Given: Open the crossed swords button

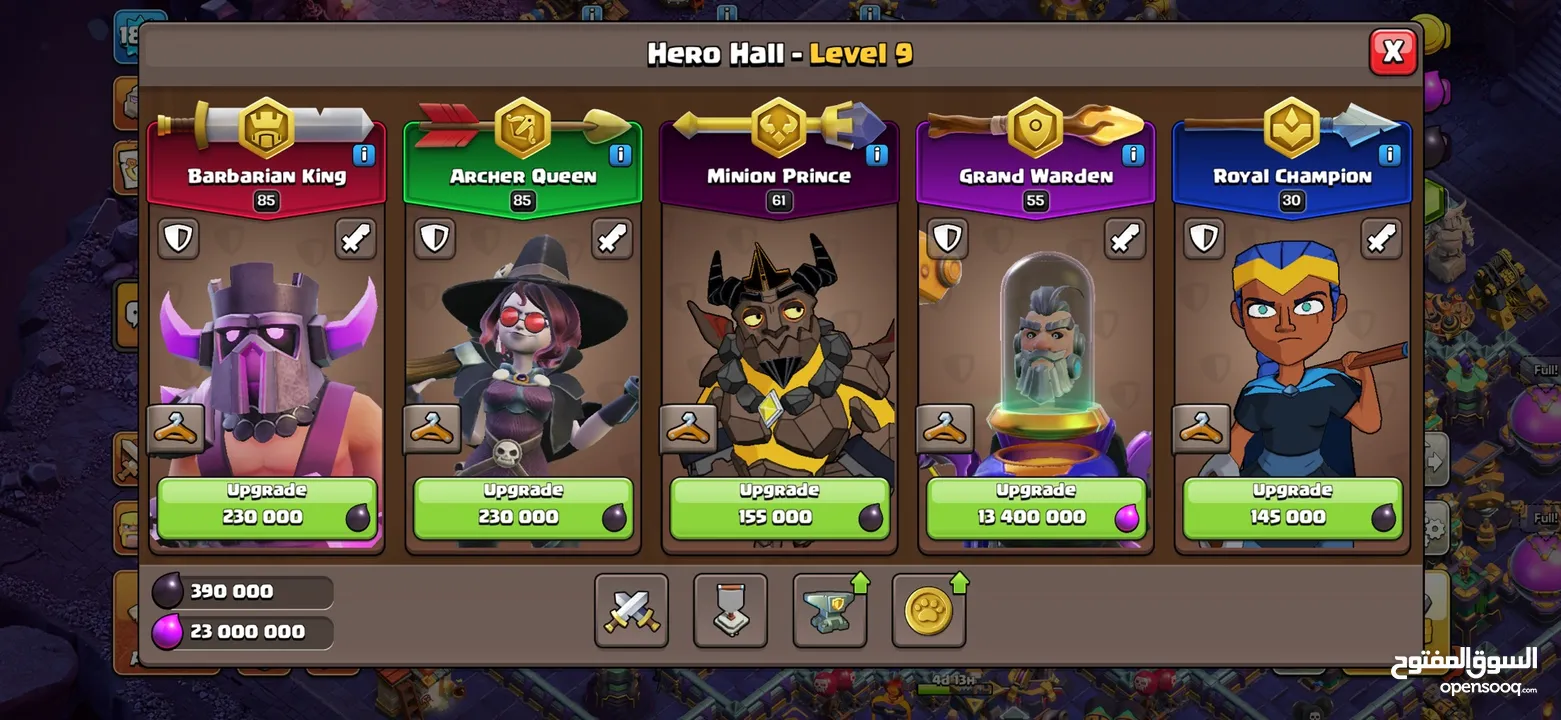Looking at the screenshot, I should [x=631, y=610].
